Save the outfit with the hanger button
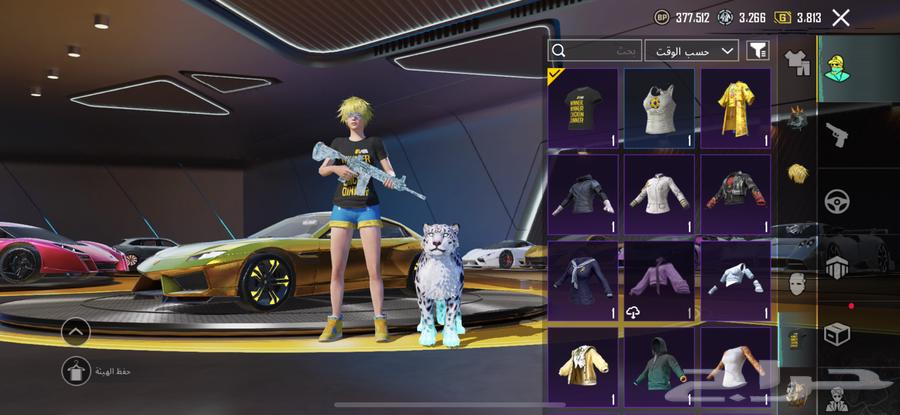 [76, 371]
